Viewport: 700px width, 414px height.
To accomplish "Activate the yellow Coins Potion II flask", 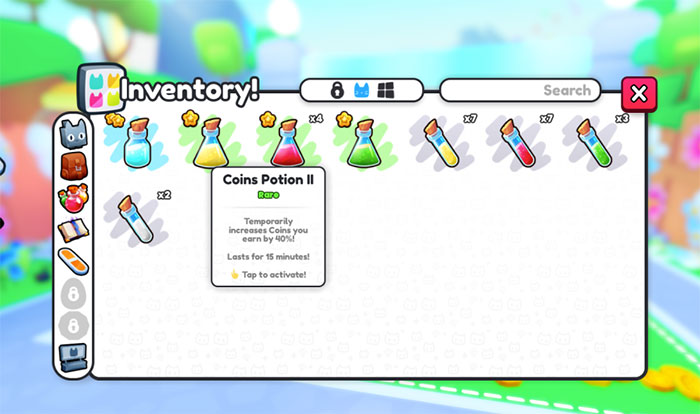I will pyautogui.click(x=210, y=143).
